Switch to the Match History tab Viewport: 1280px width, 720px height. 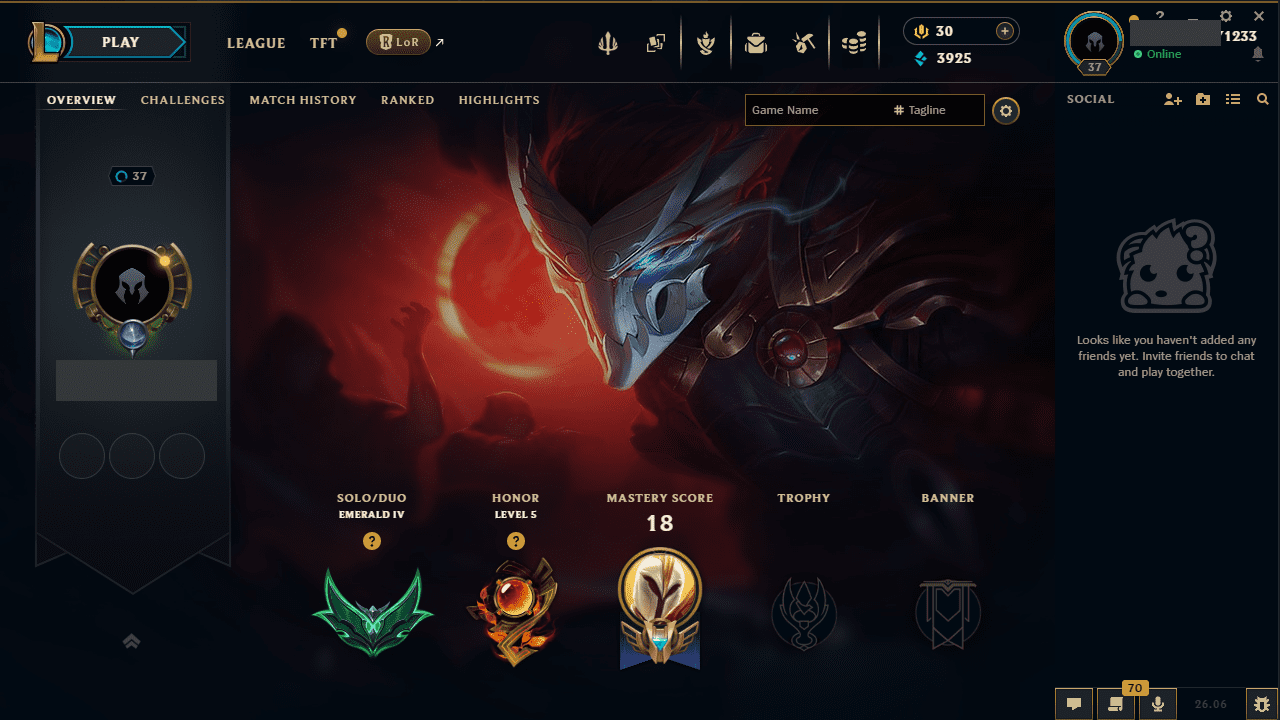pyautogui.click(x=303, y=100)
